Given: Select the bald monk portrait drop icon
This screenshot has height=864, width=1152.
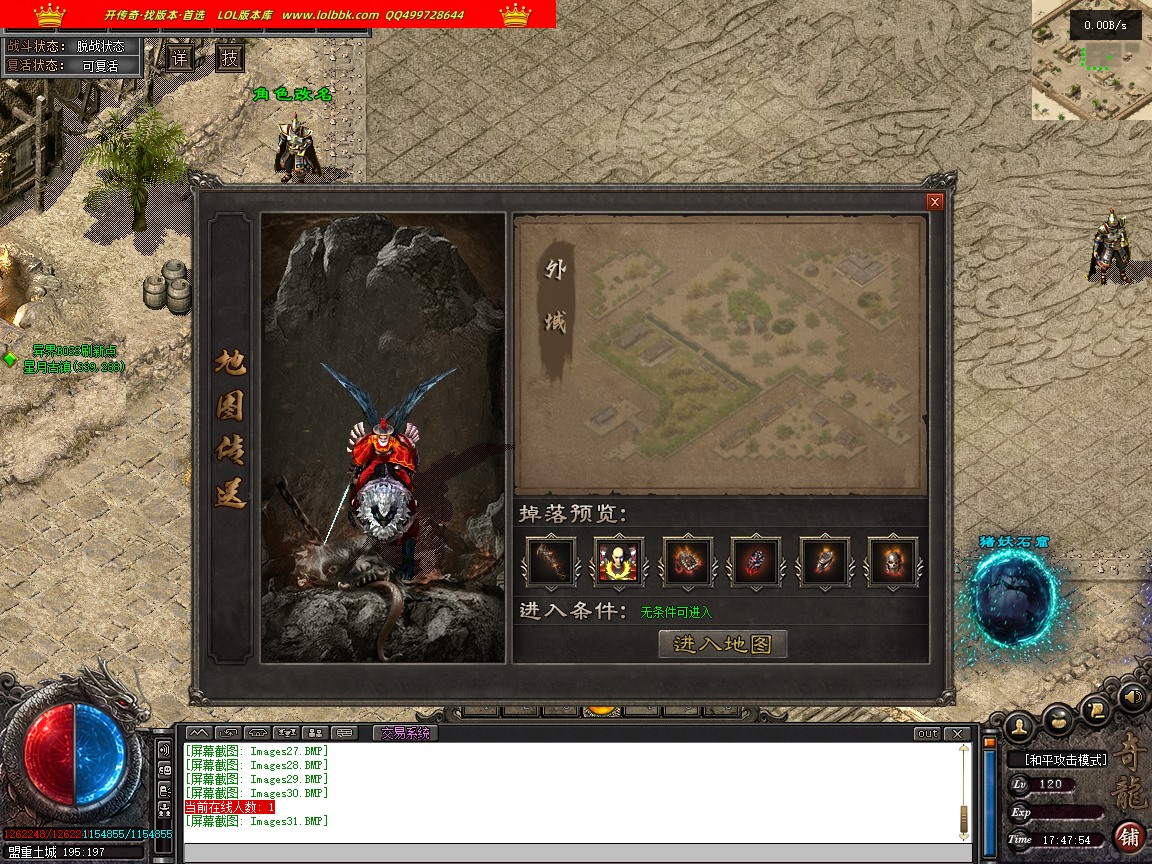Looking at the screenshot, I should tap(618, 562).
